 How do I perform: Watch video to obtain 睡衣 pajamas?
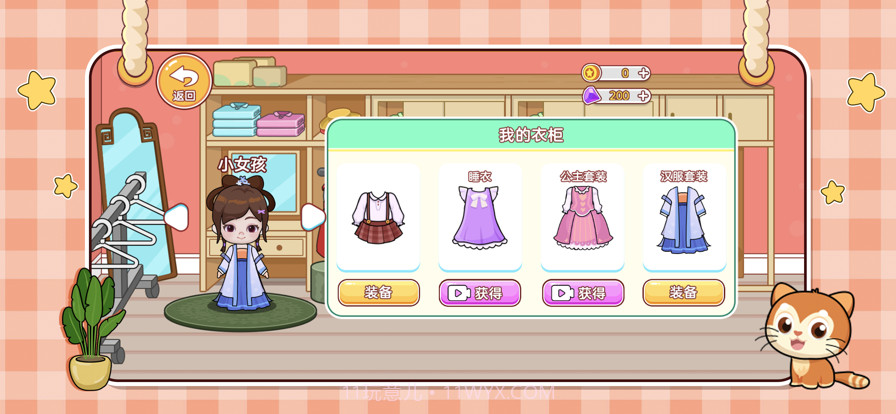pyautogui.click(x=480, y=293)
